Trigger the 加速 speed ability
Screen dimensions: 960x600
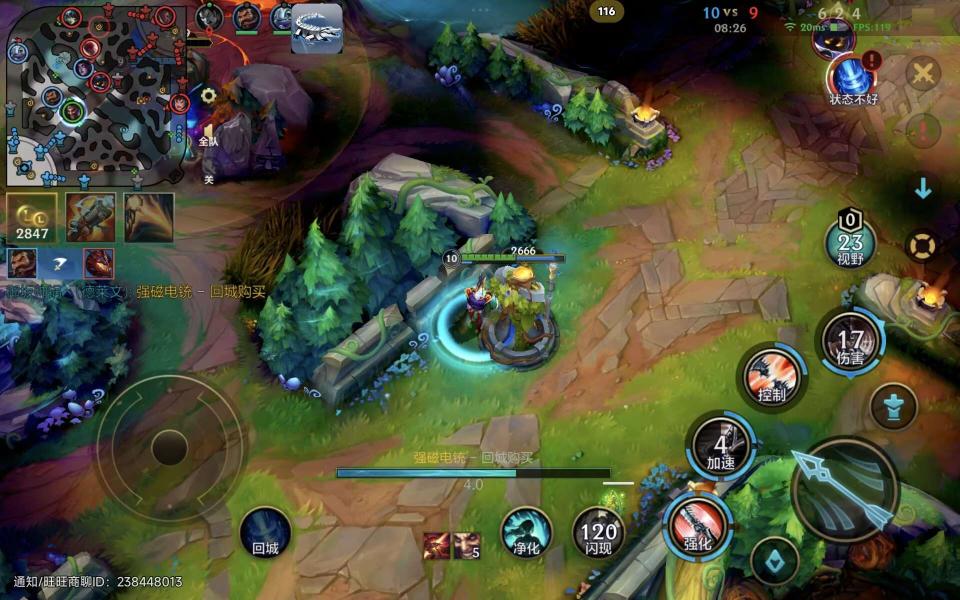pyautogui.click(x=721, y=446)
